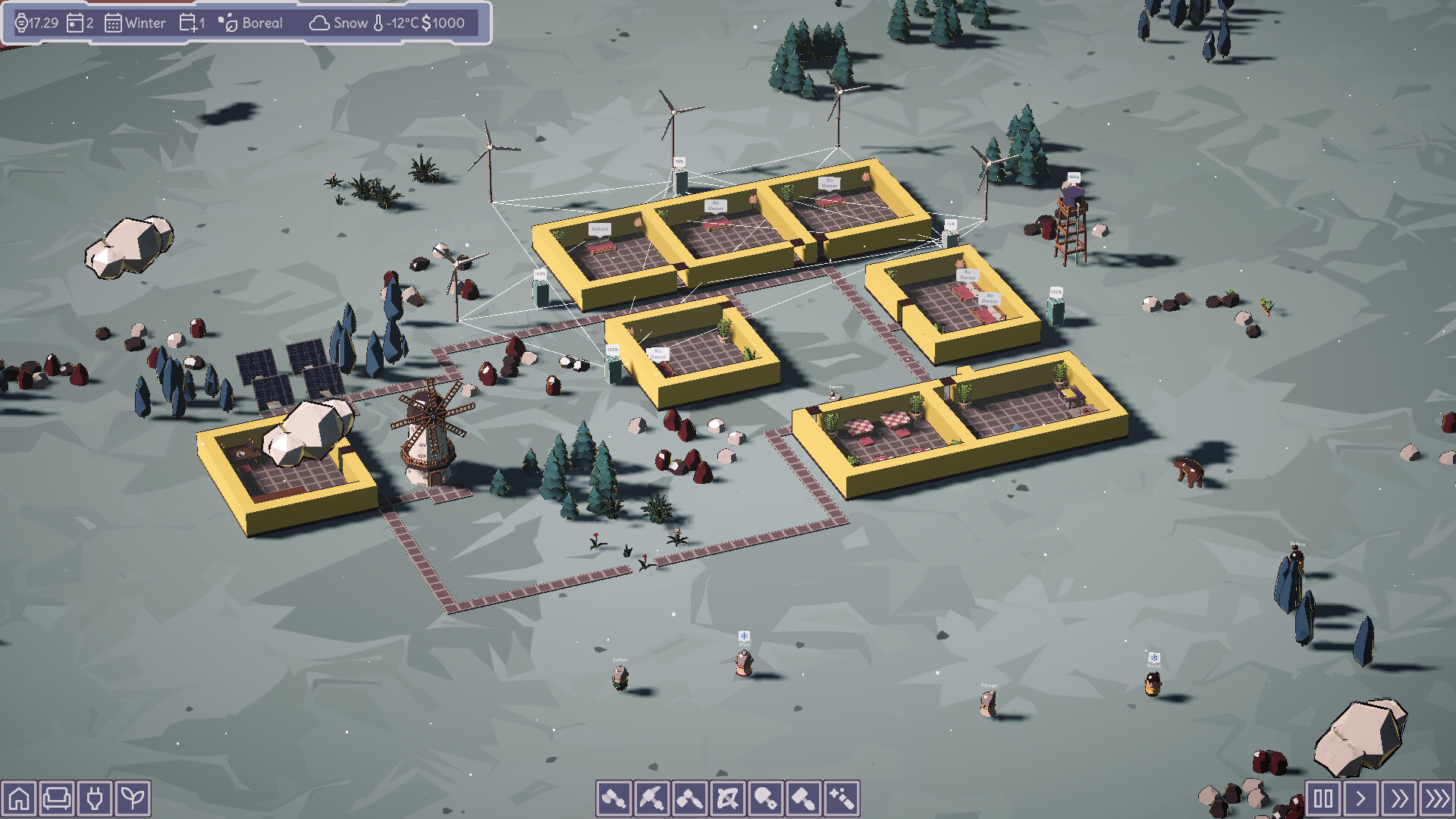1456x819 pixels.
Task: Pause the game simulation
Action: [1323, 799]
